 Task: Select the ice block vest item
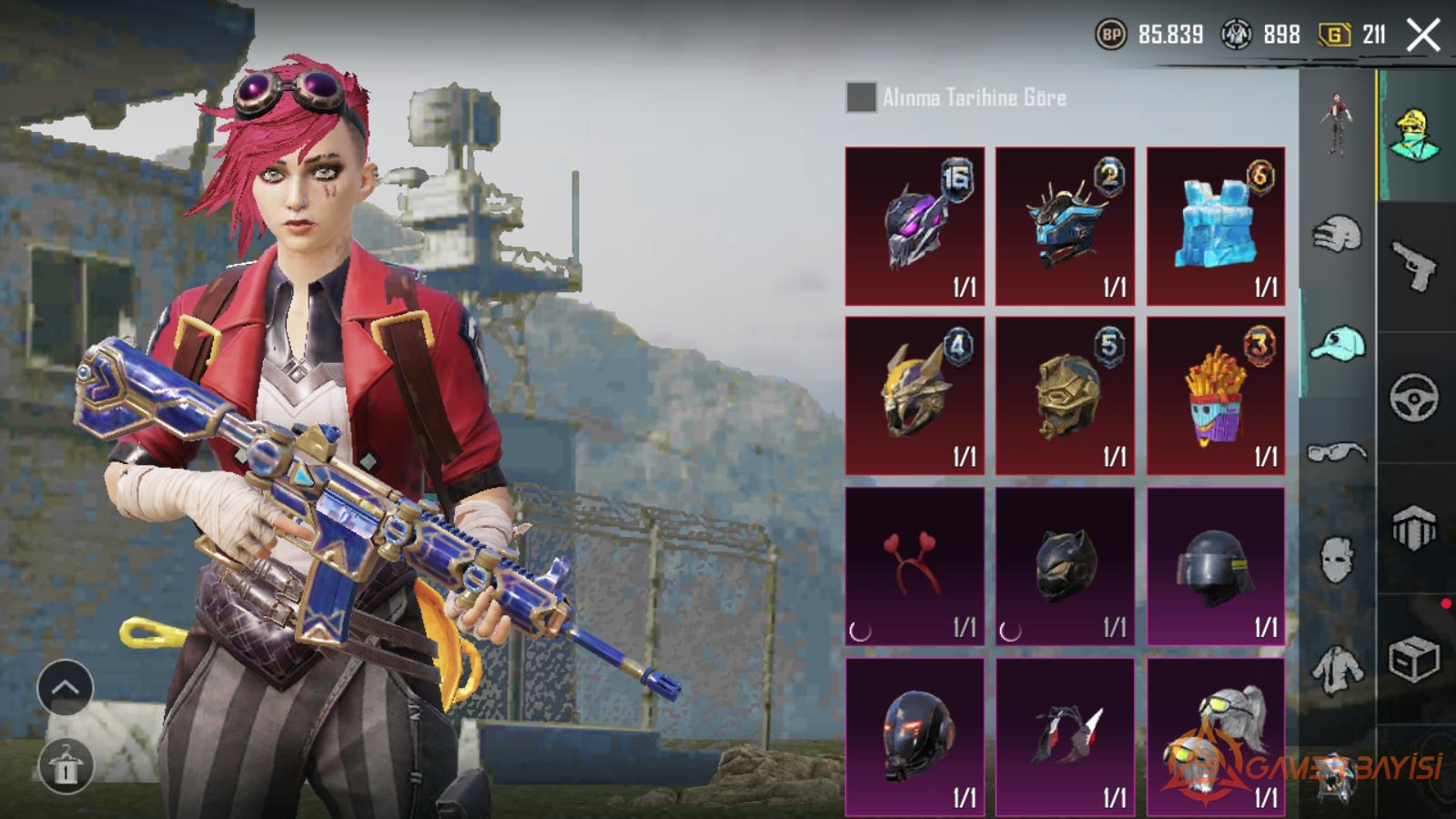1216,226
